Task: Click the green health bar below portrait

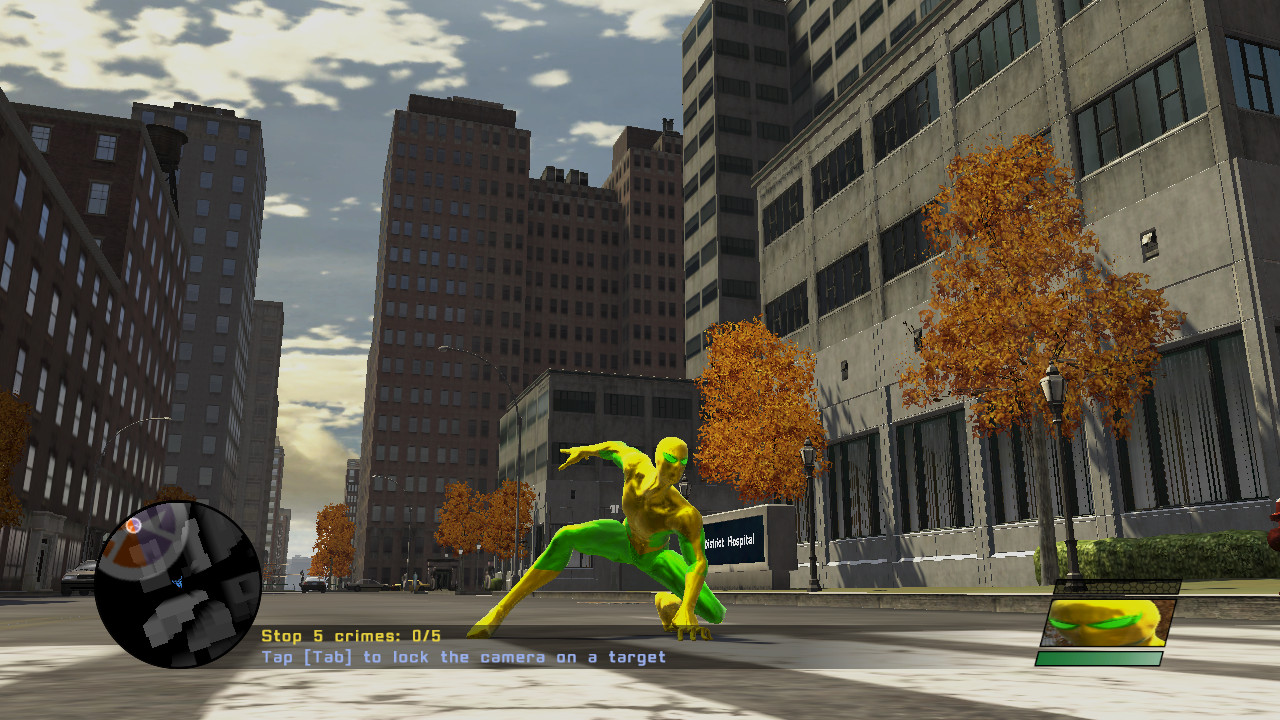Action: pyautogui.click(x=1100, y=656)
